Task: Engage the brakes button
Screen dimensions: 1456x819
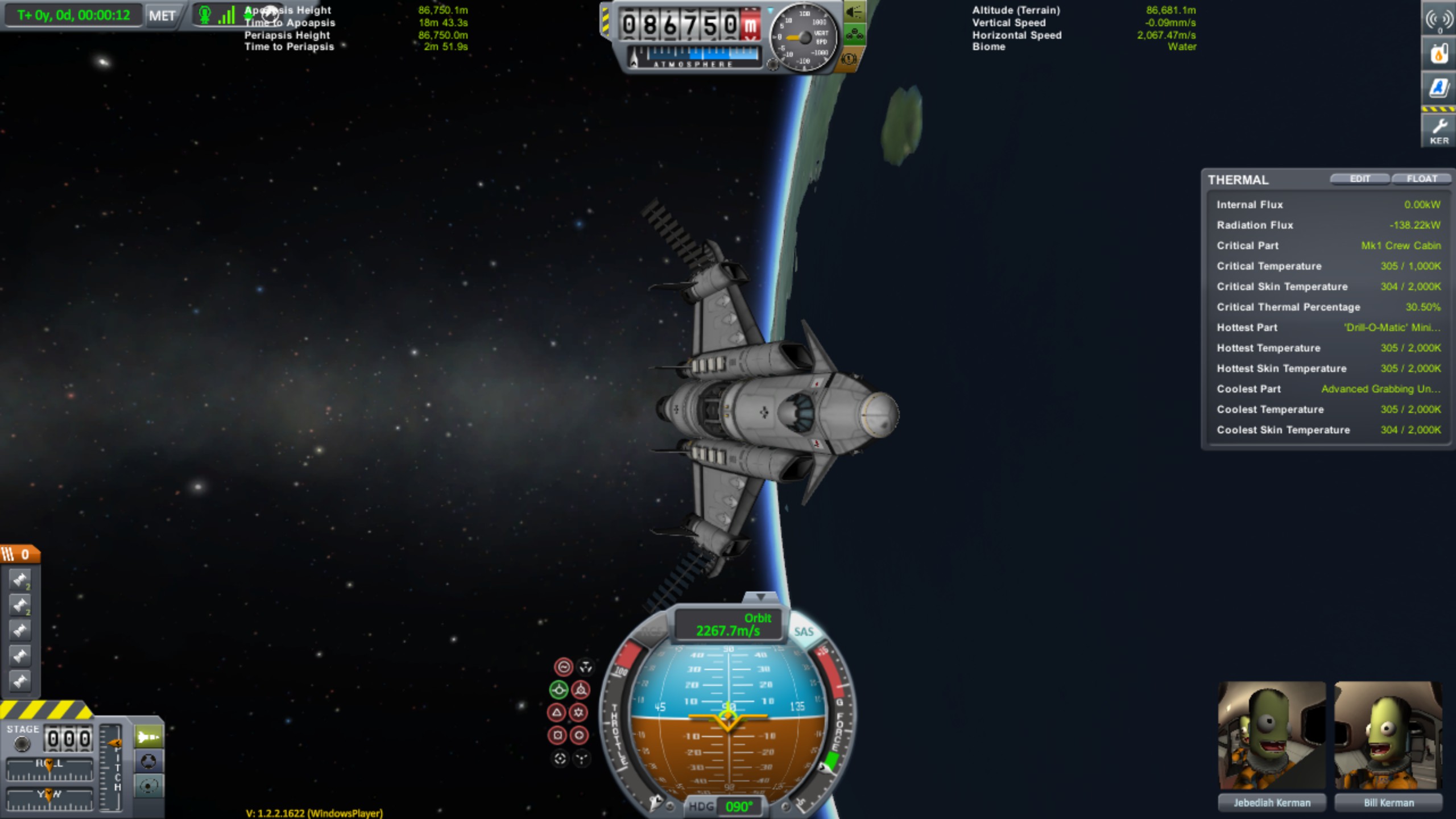Action: (849, 59)
